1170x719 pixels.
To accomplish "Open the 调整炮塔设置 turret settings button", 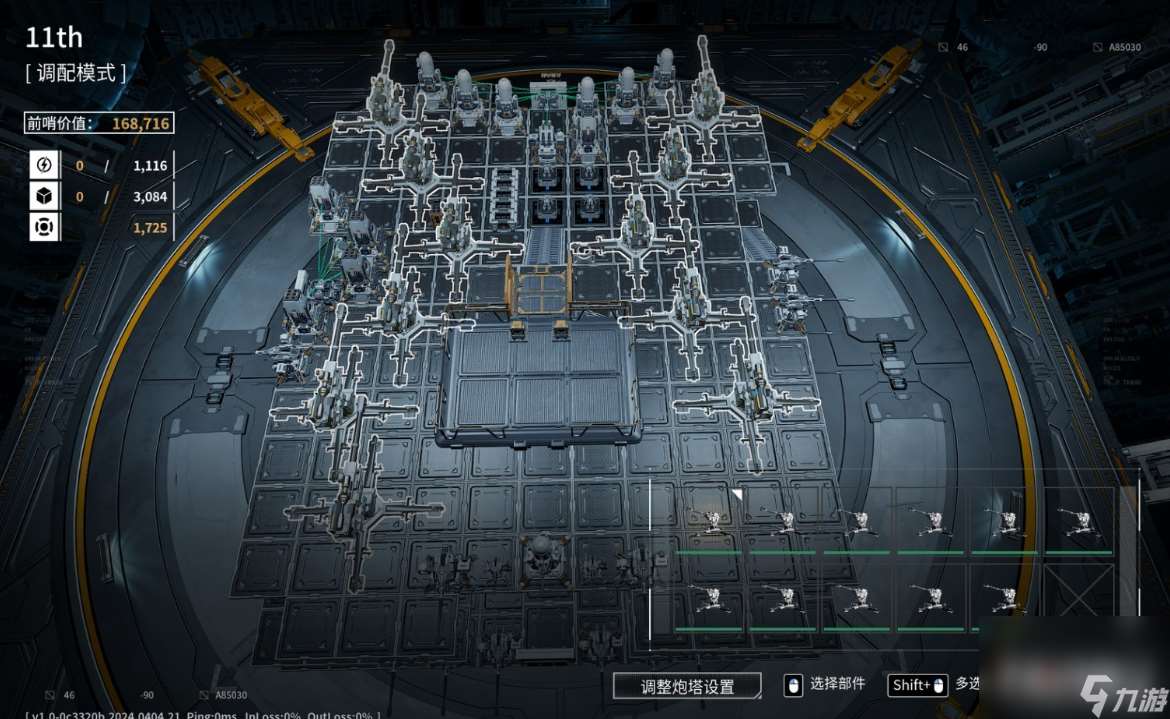I will (687, 686).
